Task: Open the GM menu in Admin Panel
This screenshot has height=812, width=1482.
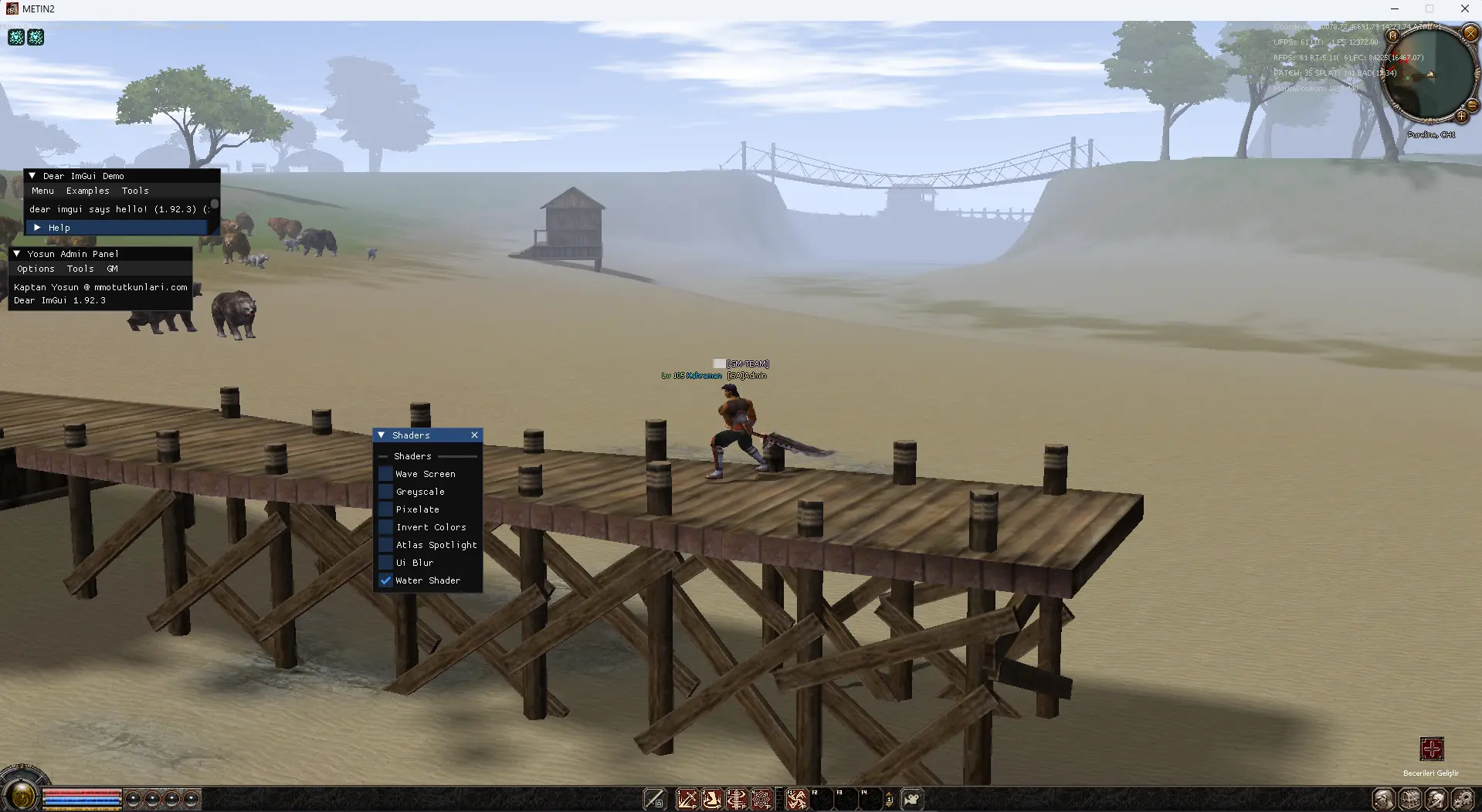Action: tap(113, 269)
